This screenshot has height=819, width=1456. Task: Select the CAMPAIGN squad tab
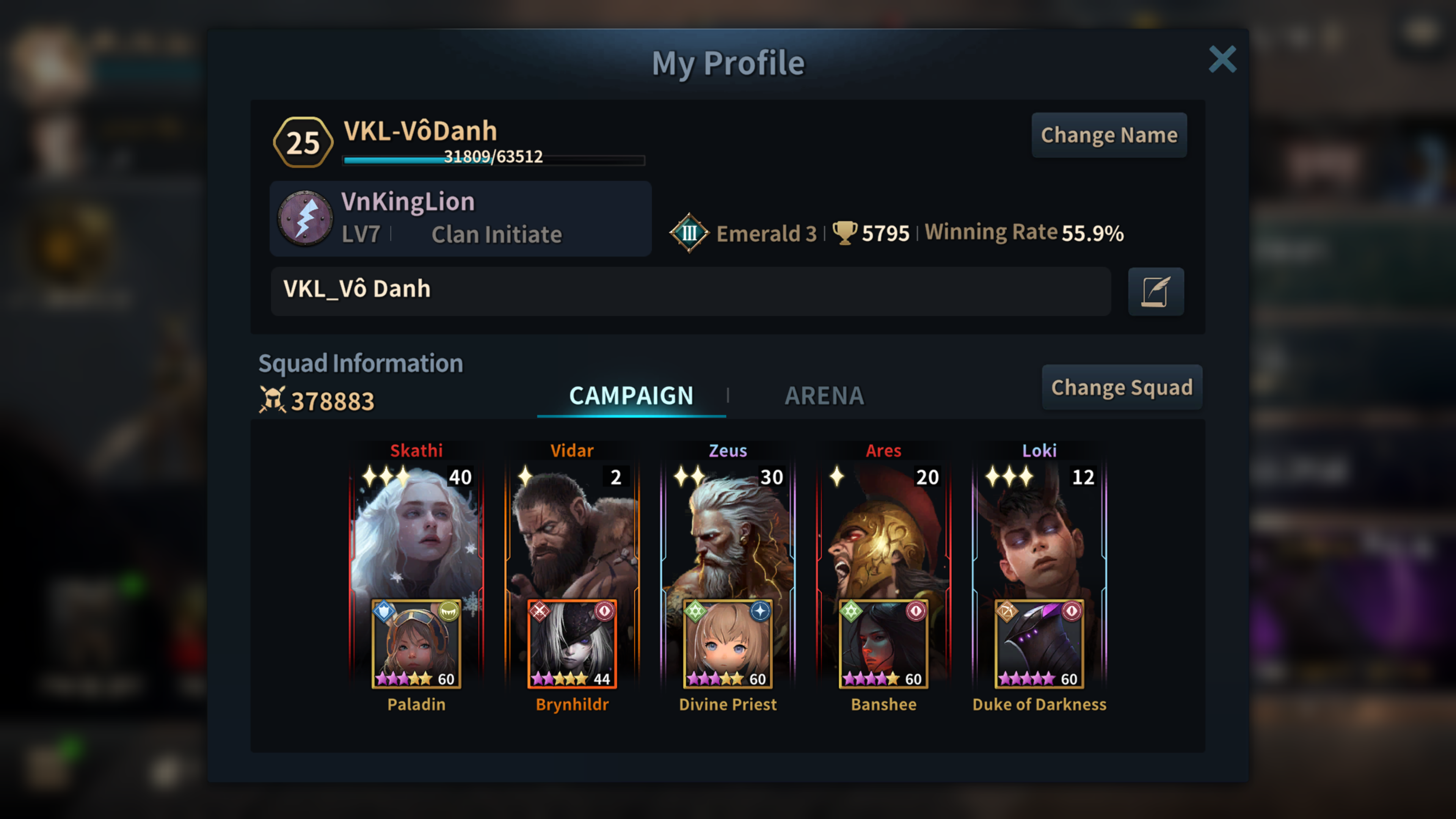631,395
